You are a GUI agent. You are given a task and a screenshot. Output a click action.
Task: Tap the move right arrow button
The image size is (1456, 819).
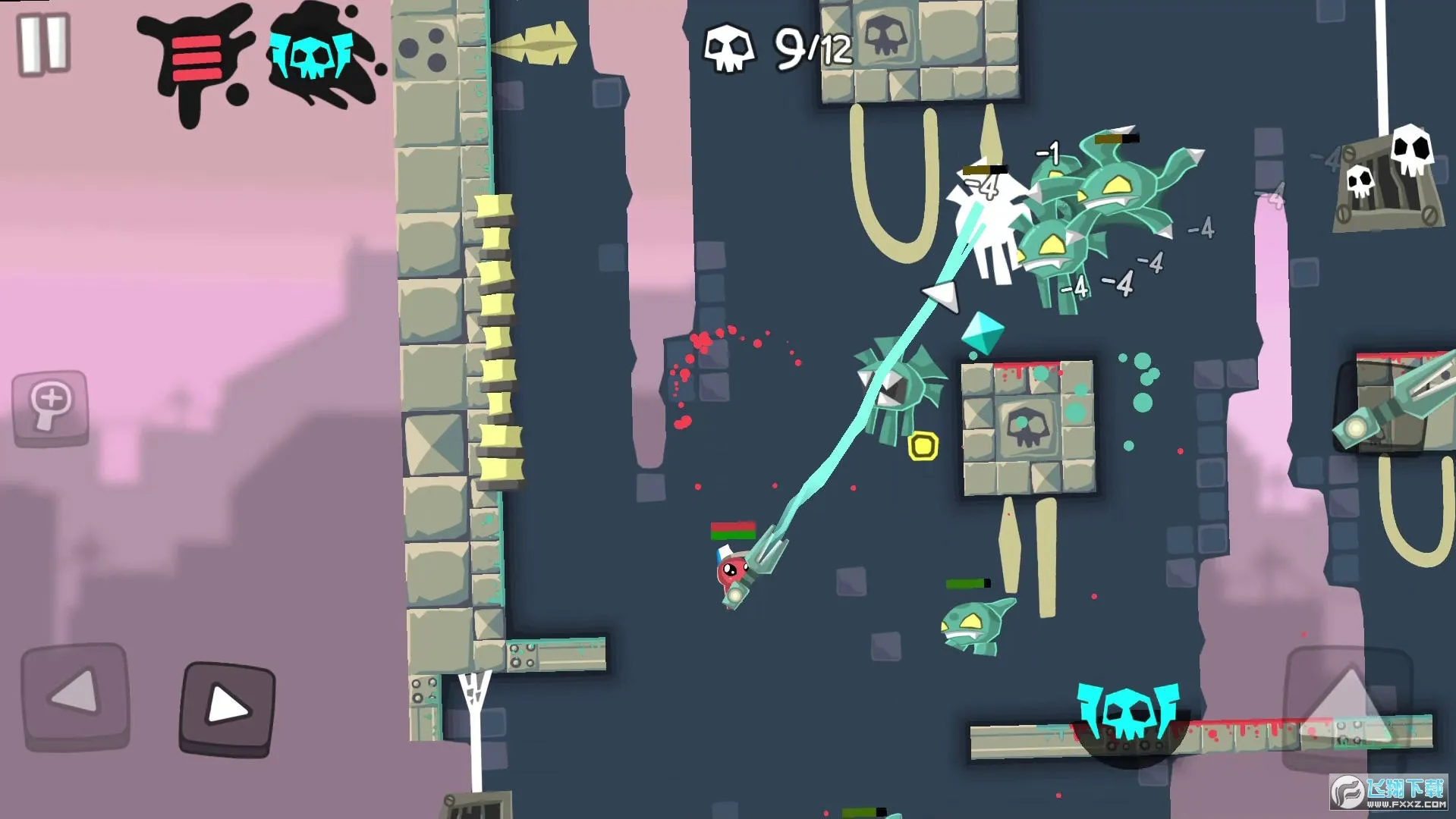coord(227,709)
